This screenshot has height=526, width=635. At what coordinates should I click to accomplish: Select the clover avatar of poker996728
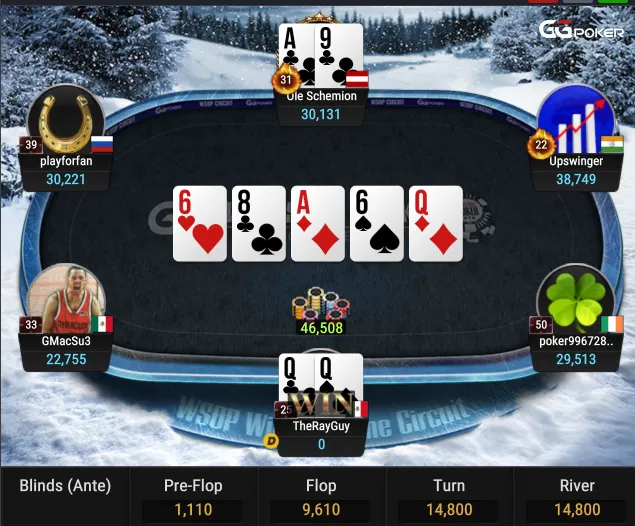574,302
